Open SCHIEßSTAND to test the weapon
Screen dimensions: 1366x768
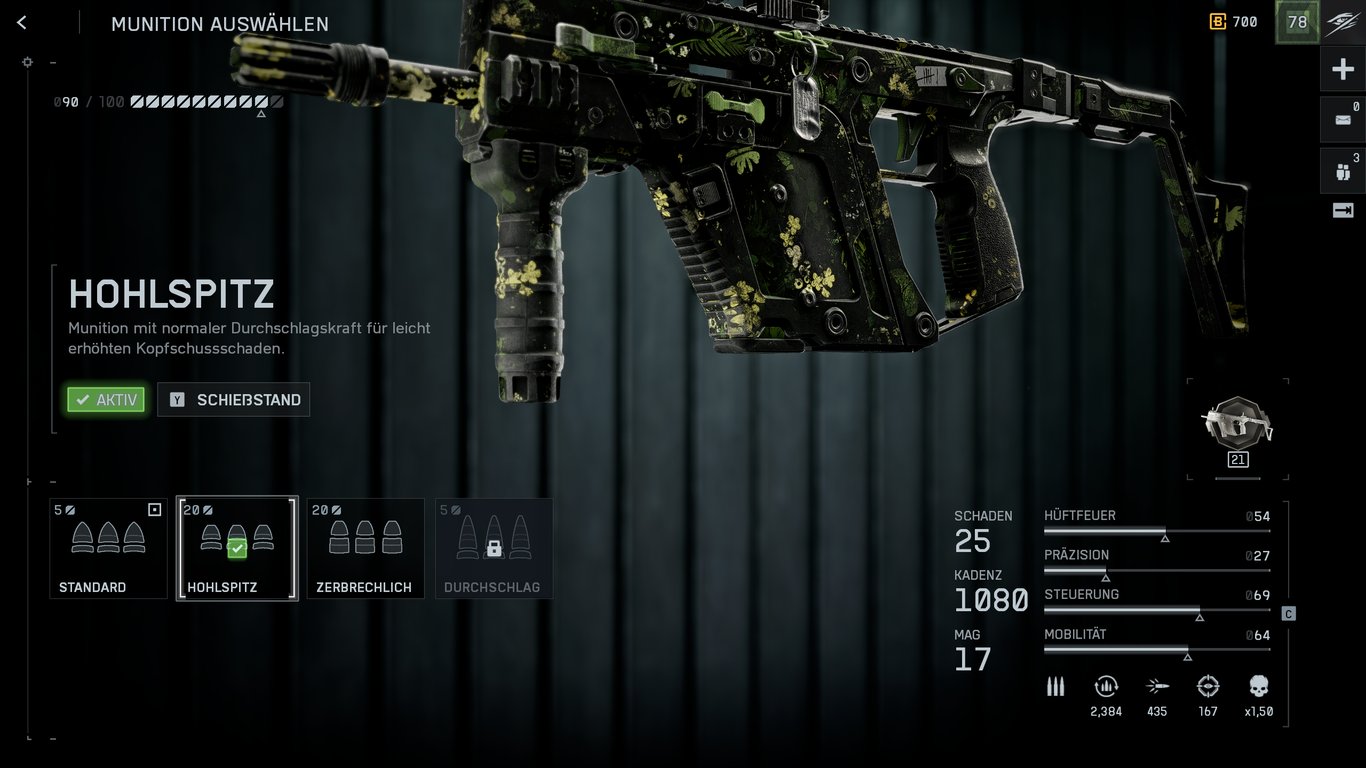click(233, 399)
